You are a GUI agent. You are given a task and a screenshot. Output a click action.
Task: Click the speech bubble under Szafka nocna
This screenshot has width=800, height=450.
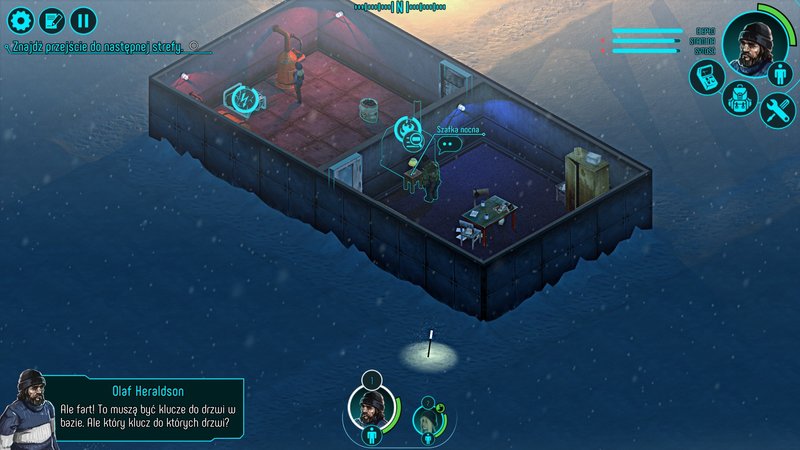click(x=447, y=143)
